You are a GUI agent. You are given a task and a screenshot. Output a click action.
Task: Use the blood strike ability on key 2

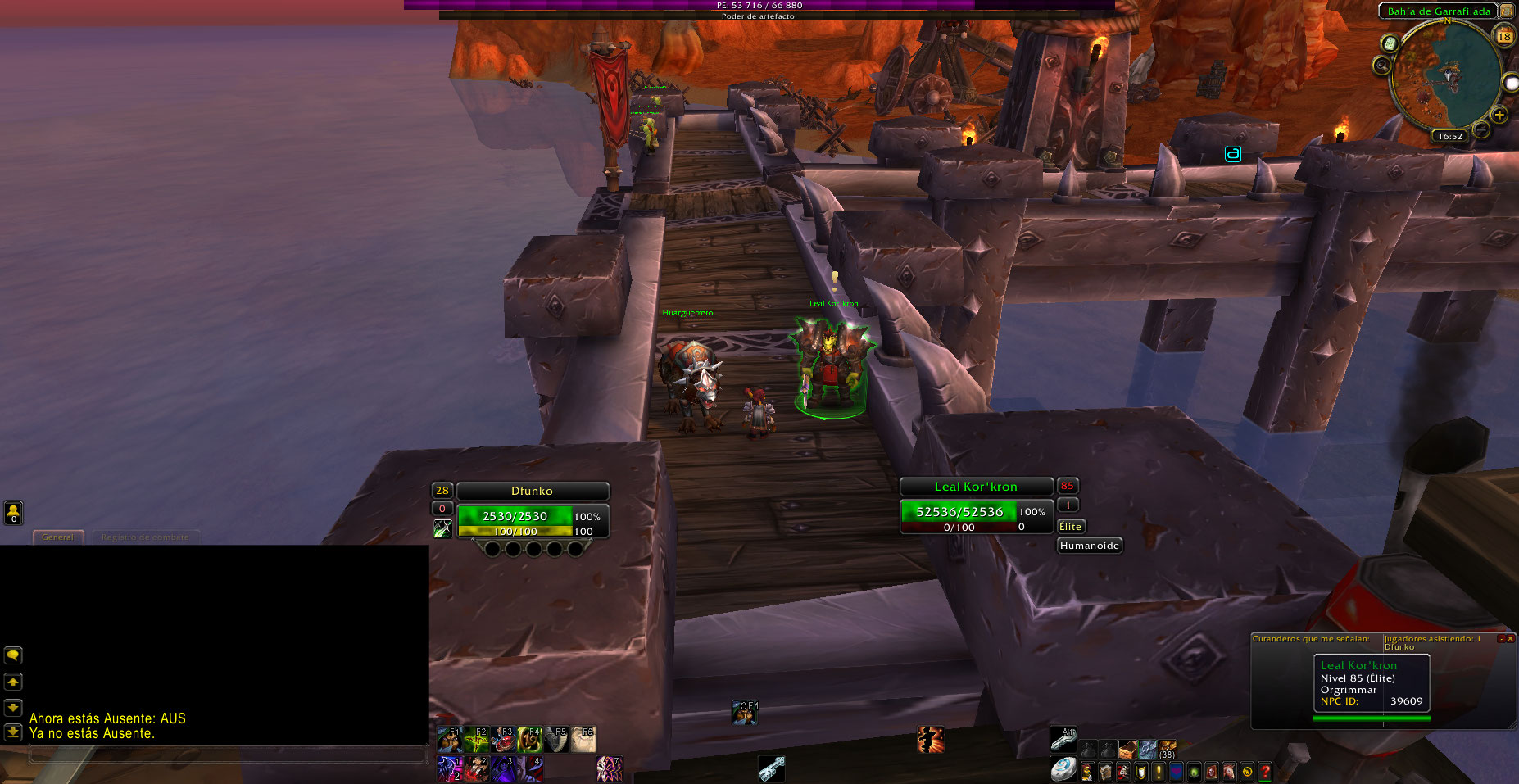coord(476,768)
